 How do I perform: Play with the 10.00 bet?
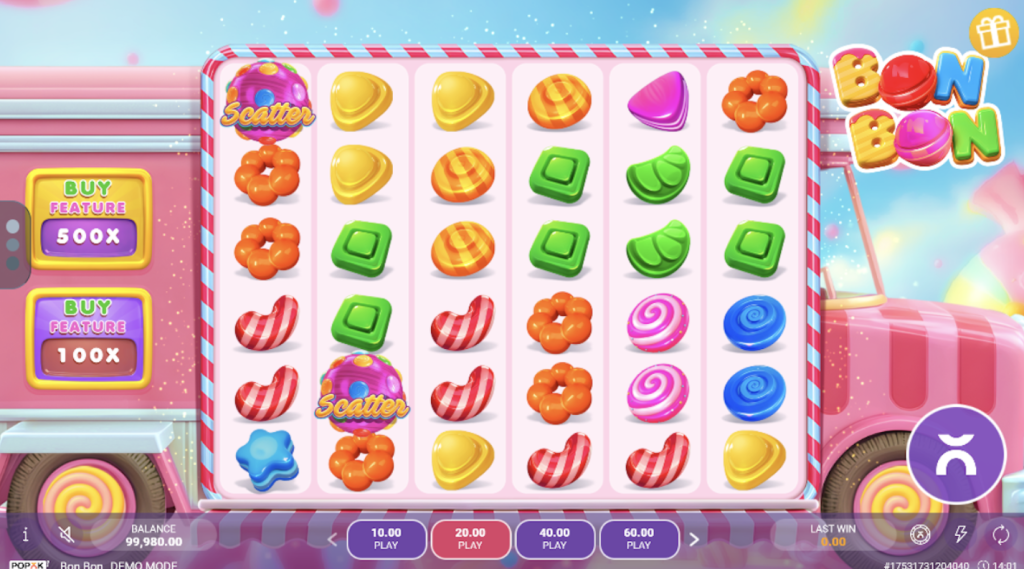point(386,539)
